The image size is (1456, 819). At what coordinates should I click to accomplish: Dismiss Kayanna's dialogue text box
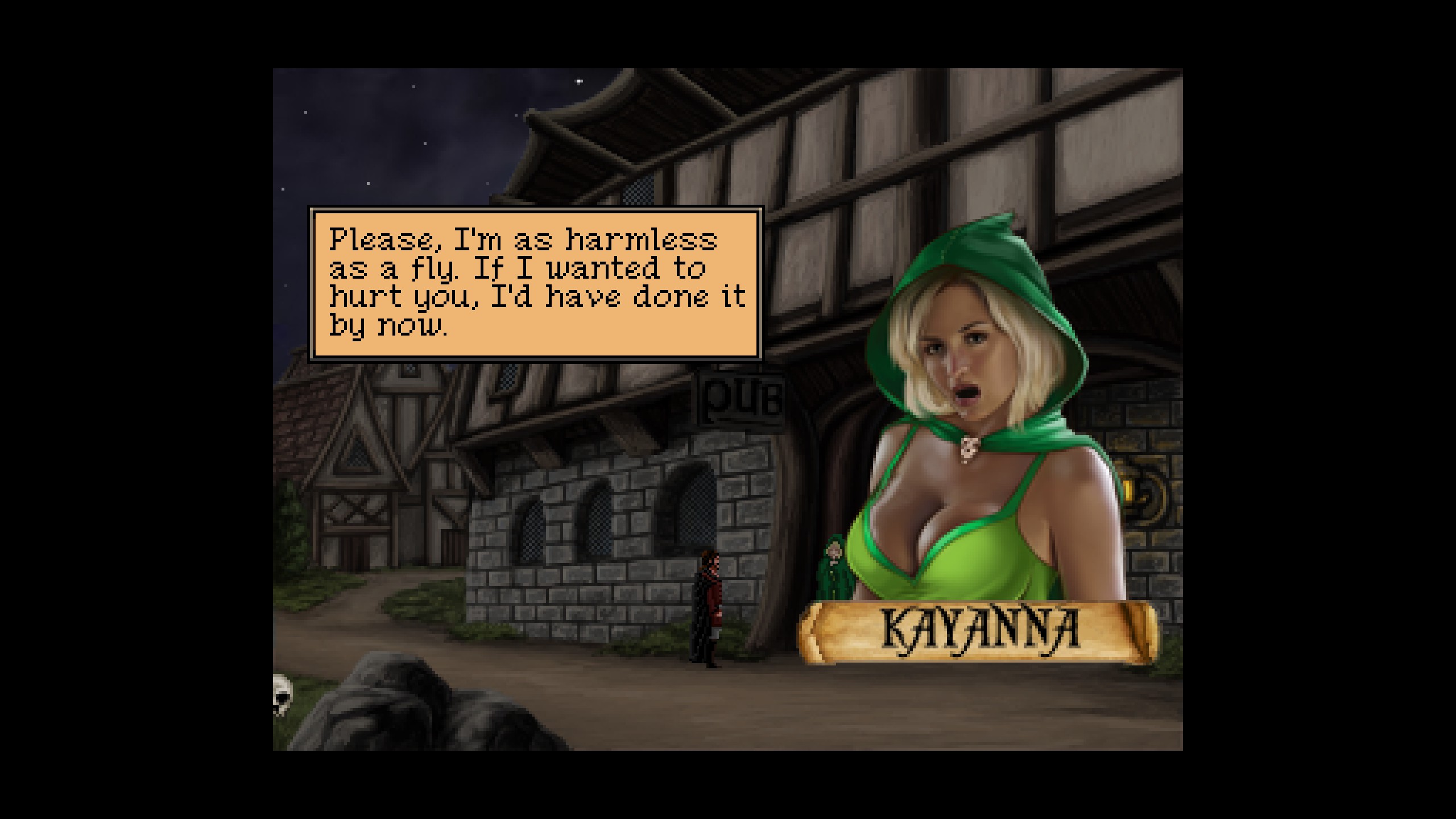click(535, 284)
